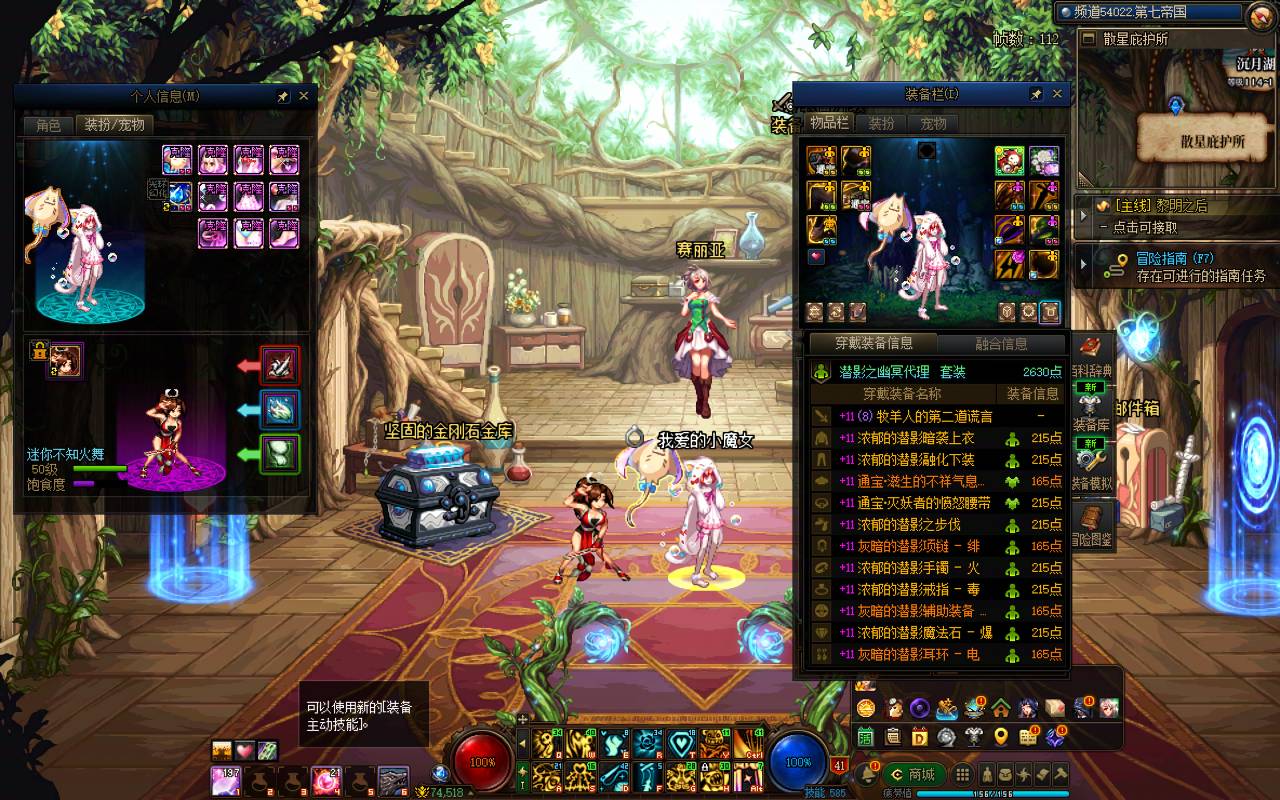The width and height of the screenshot is (1280, 800).
Task: Close the 个人信息 personal info window
Action: (x=303, y=96)
